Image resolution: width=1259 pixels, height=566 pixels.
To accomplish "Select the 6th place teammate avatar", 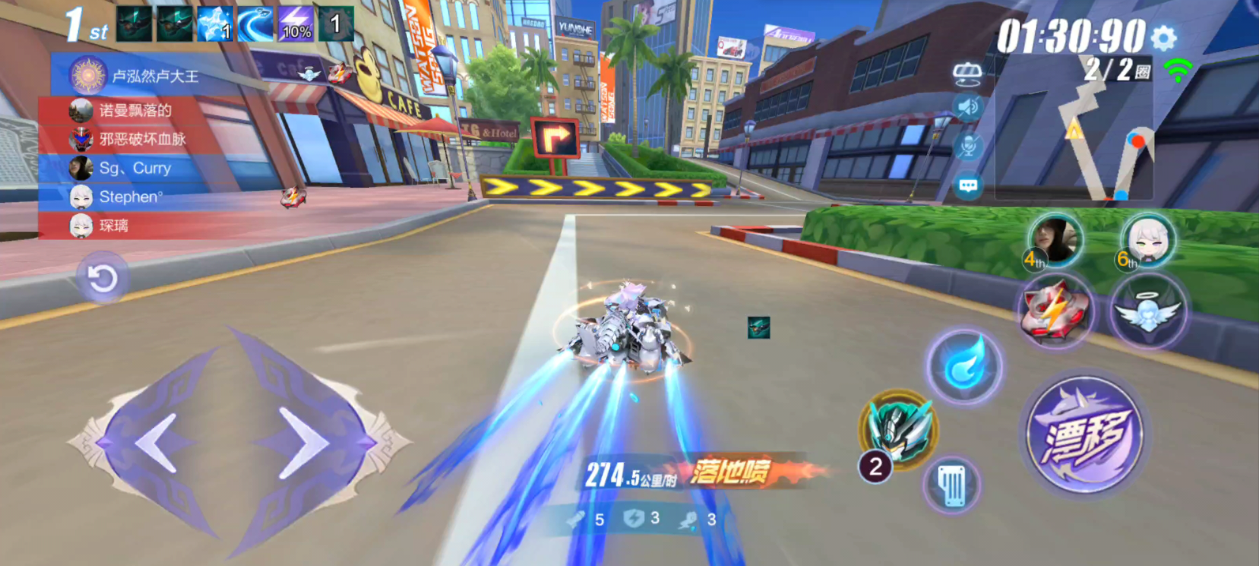I will pyautogui.click(x=1148, y=240).
